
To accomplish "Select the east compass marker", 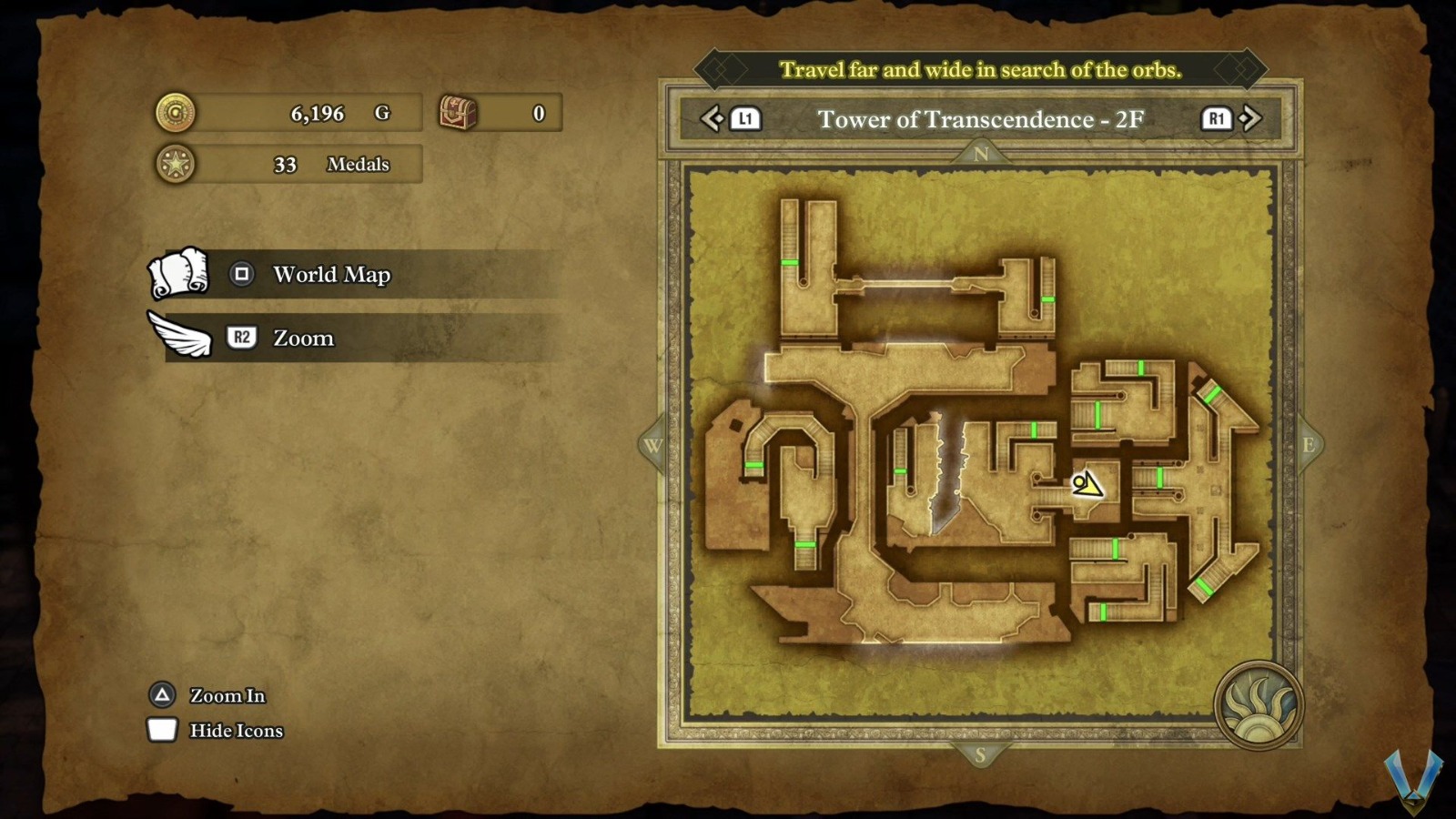I will coord(1308,445).
